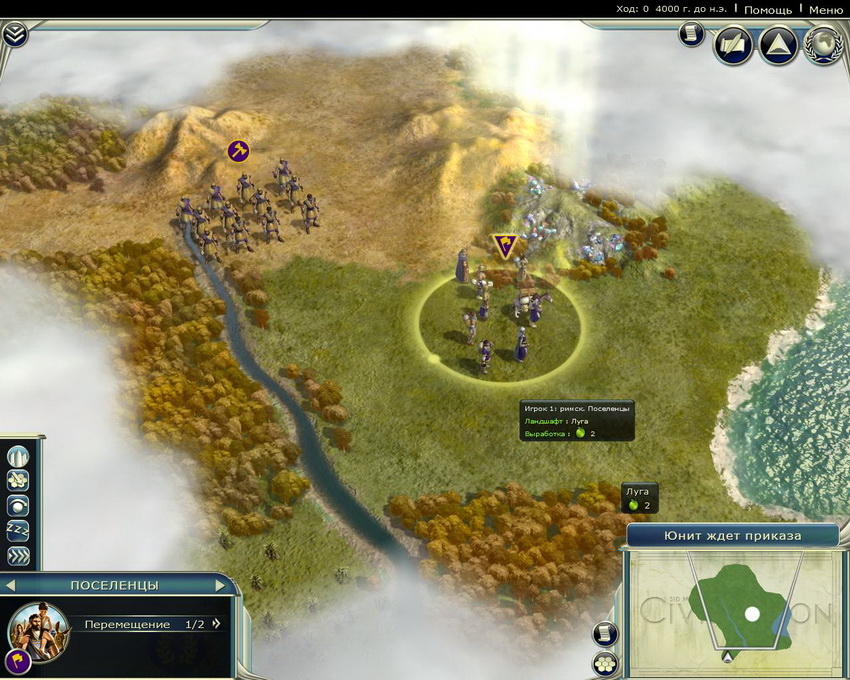
Task: Open the Помощь help menu
Action: [x=768, y=9]
